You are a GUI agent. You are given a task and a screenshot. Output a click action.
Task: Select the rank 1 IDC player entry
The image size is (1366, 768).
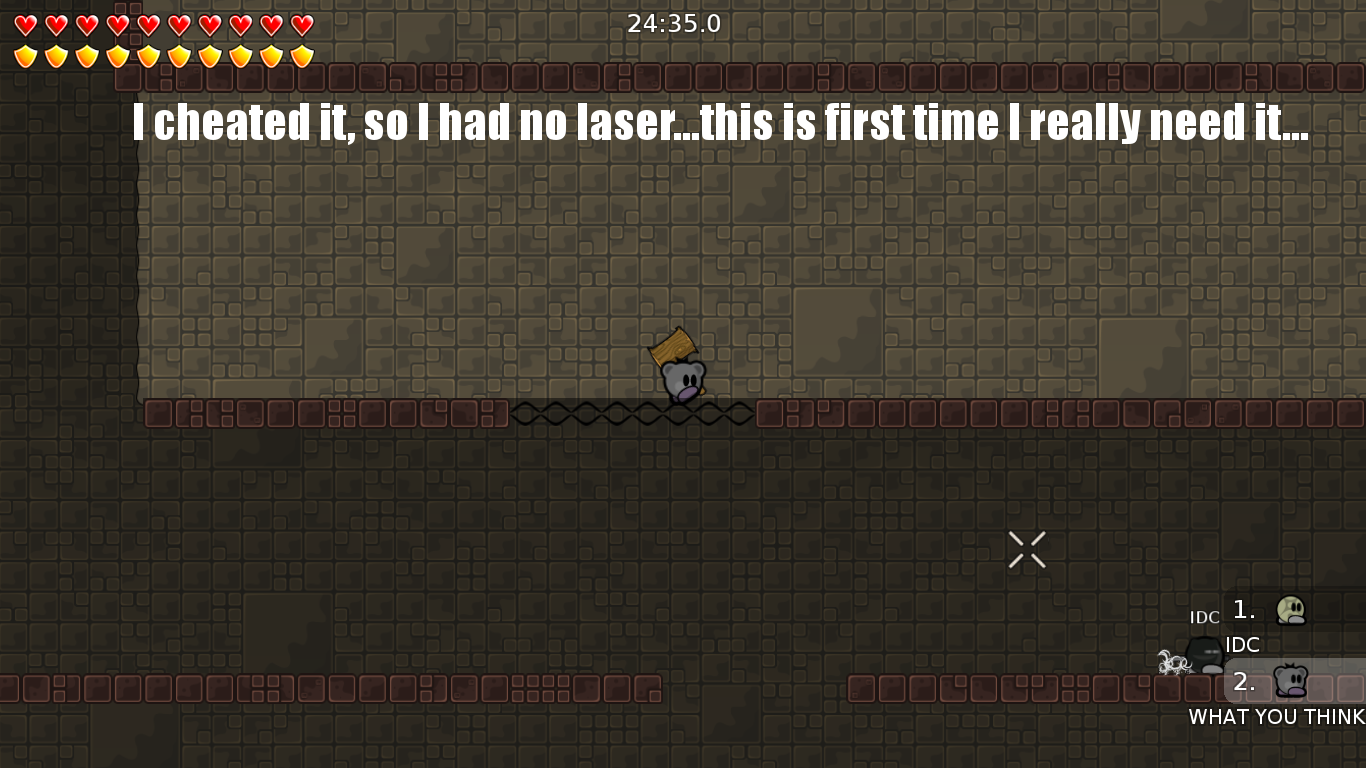click(x=1290, y=610)
